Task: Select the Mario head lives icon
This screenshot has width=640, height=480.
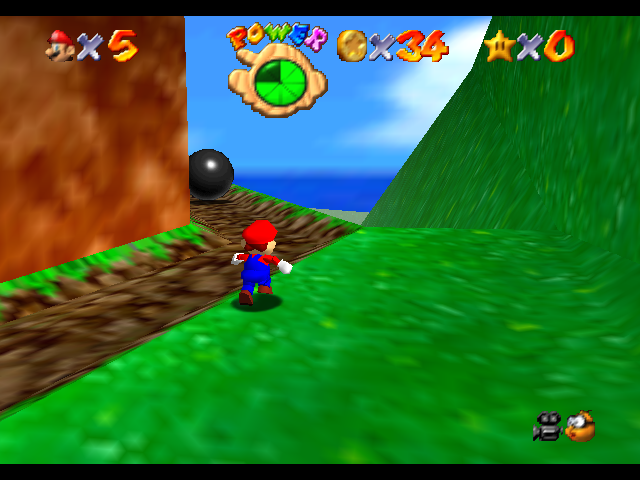Action: click(x=60, y=44)
